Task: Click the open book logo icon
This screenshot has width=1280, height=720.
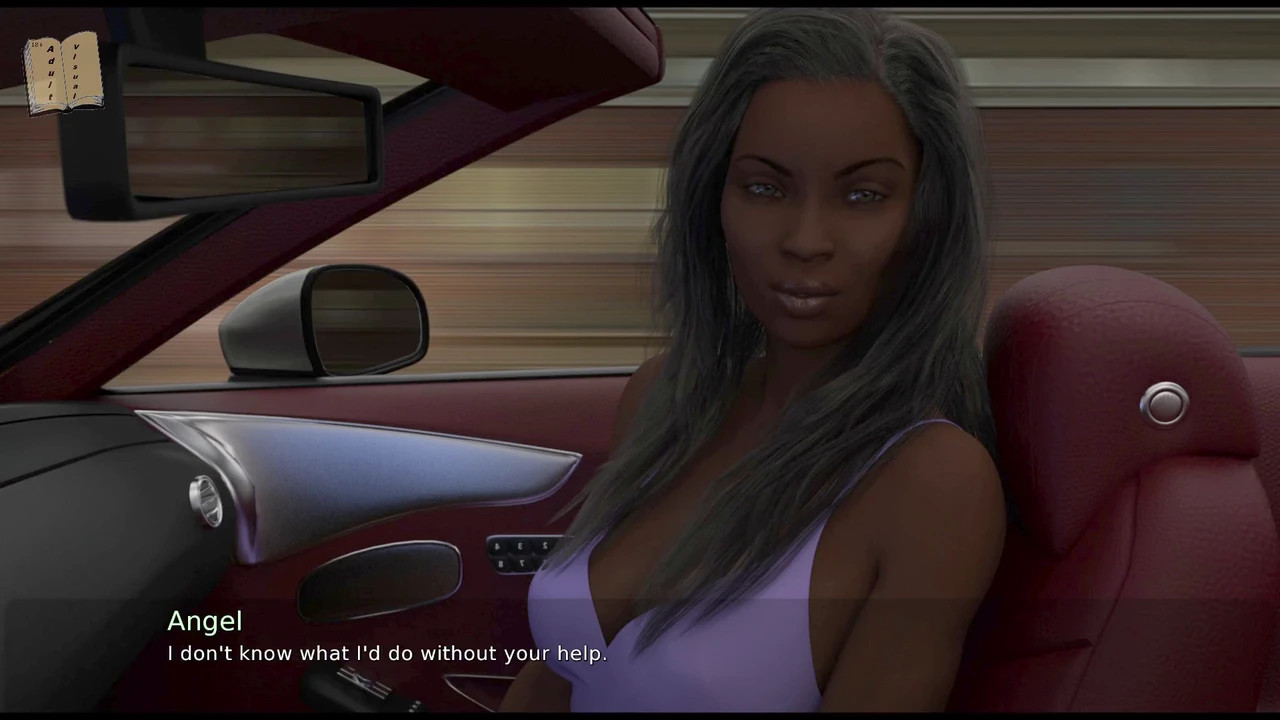Action: [63, 72]
